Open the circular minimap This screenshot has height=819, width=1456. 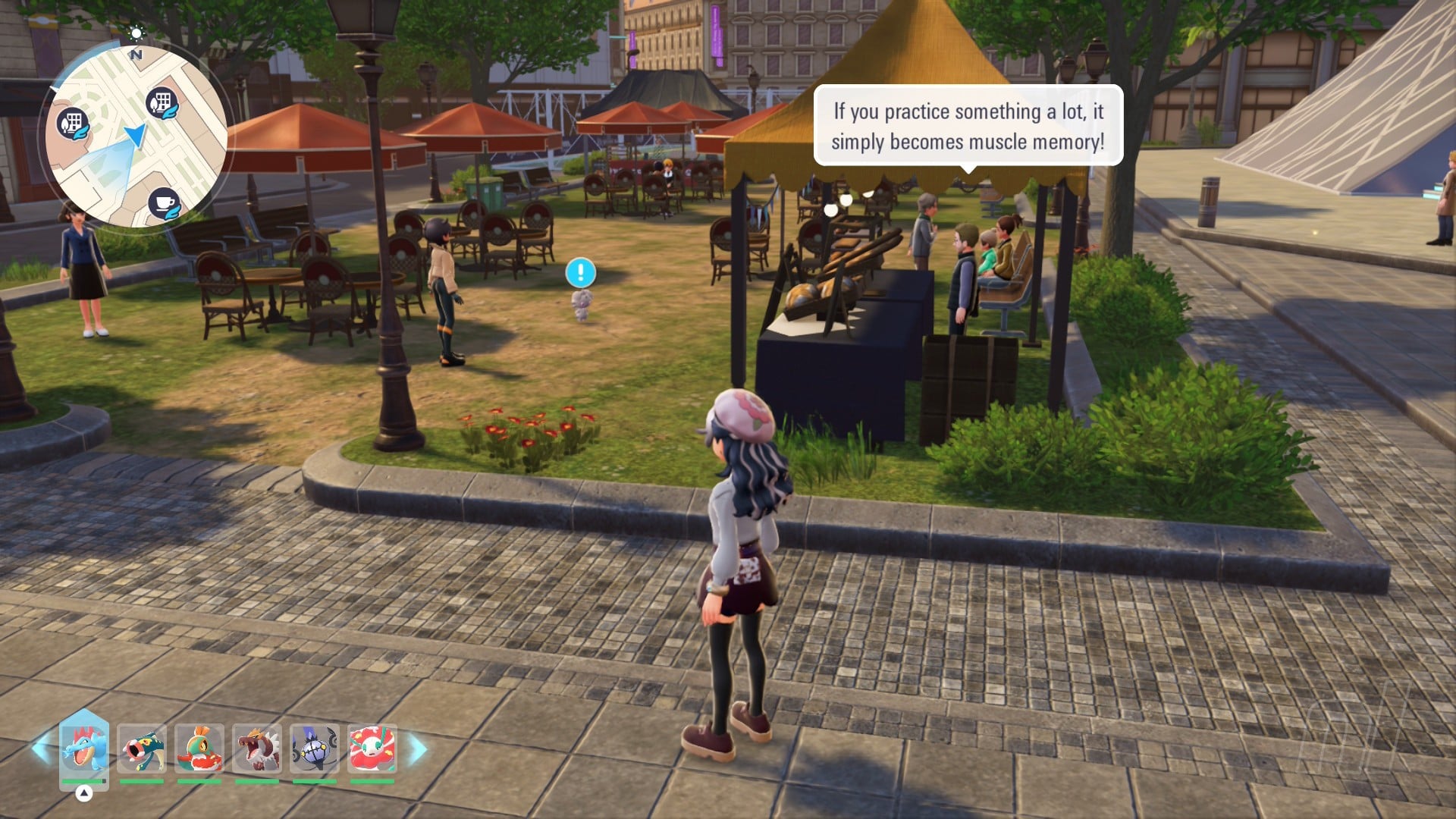click(x=135, y=135)
